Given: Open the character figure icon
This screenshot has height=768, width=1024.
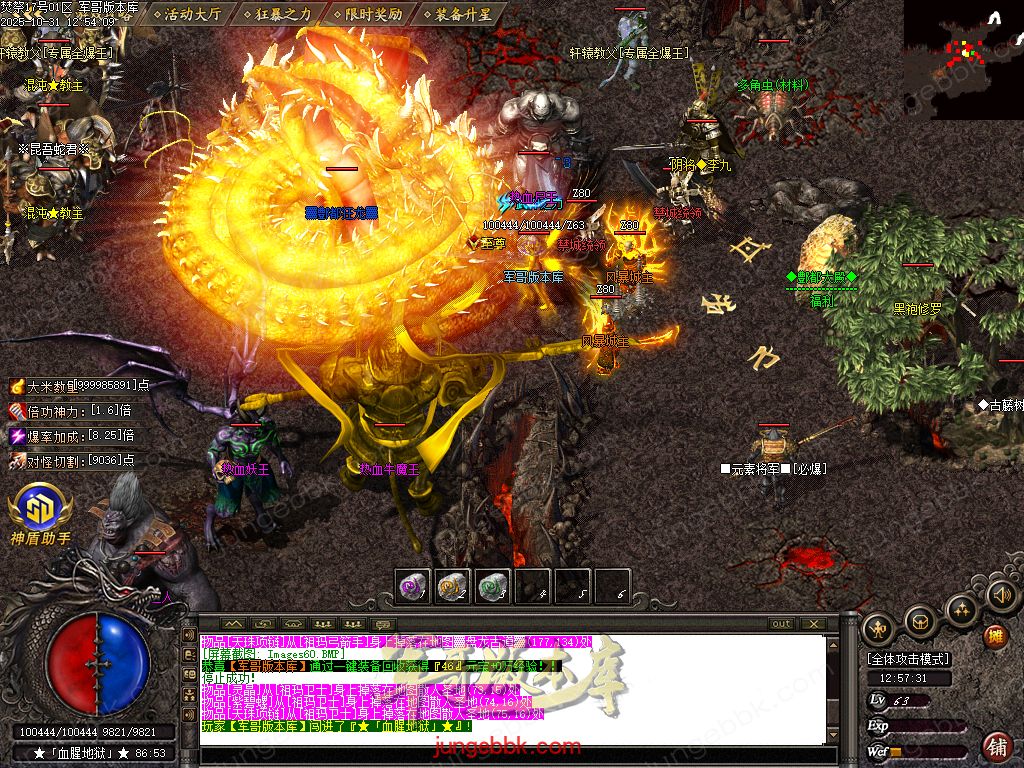Looking at the screenshot, I should [879, 628].
